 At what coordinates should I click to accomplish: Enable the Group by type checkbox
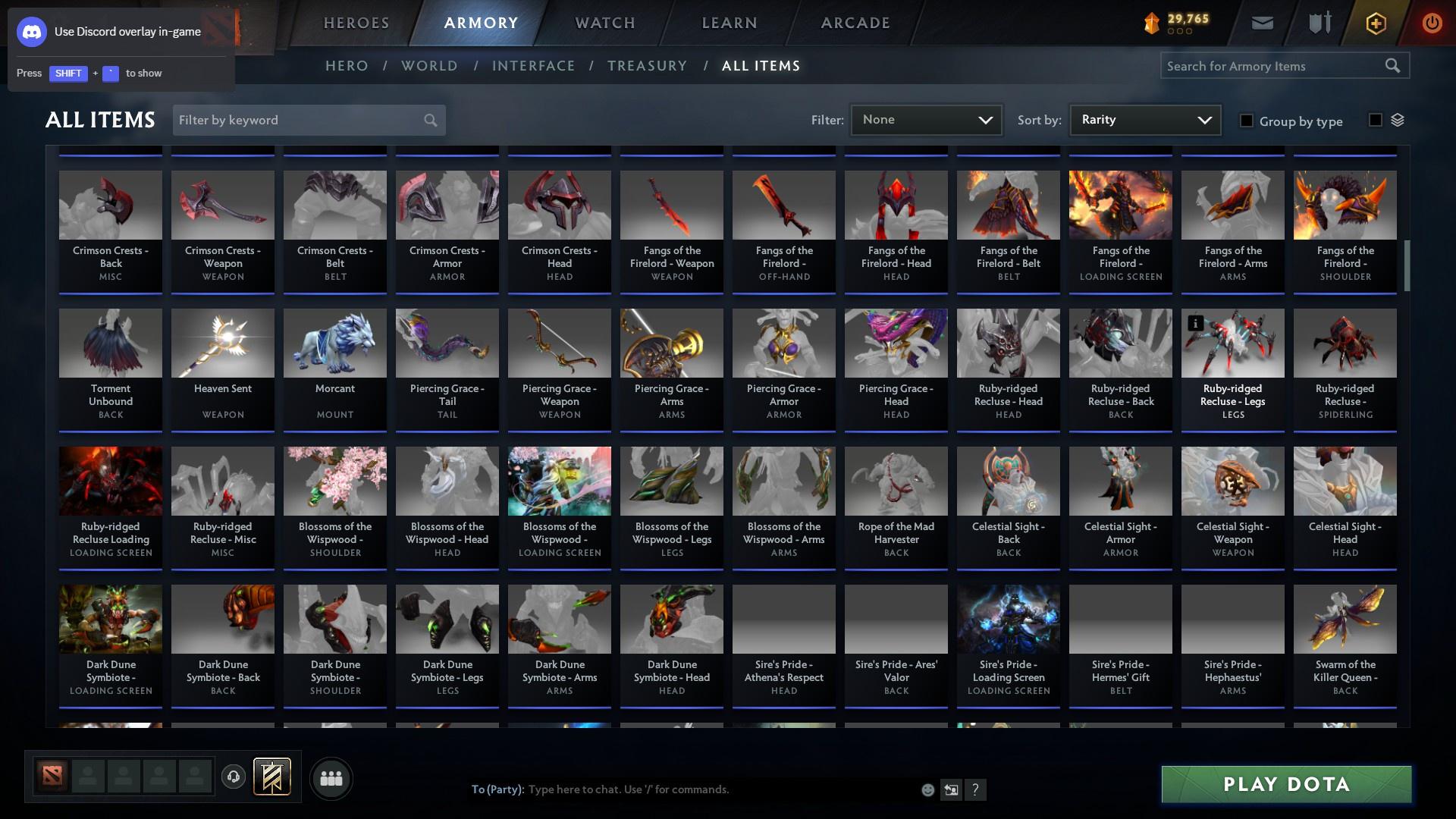(1246, 120)
